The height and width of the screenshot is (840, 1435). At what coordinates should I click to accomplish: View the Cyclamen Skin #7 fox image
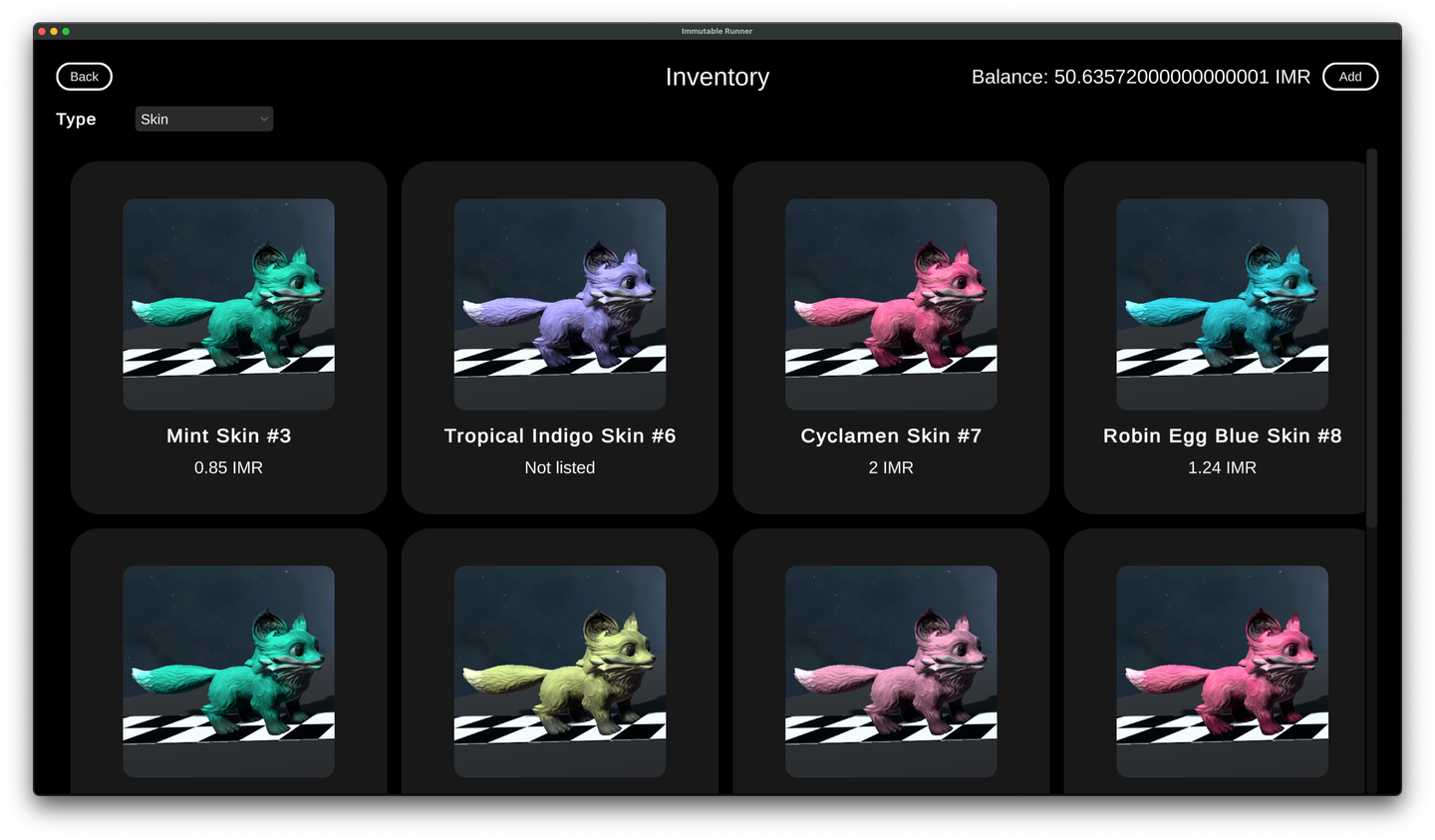point(891,303)
